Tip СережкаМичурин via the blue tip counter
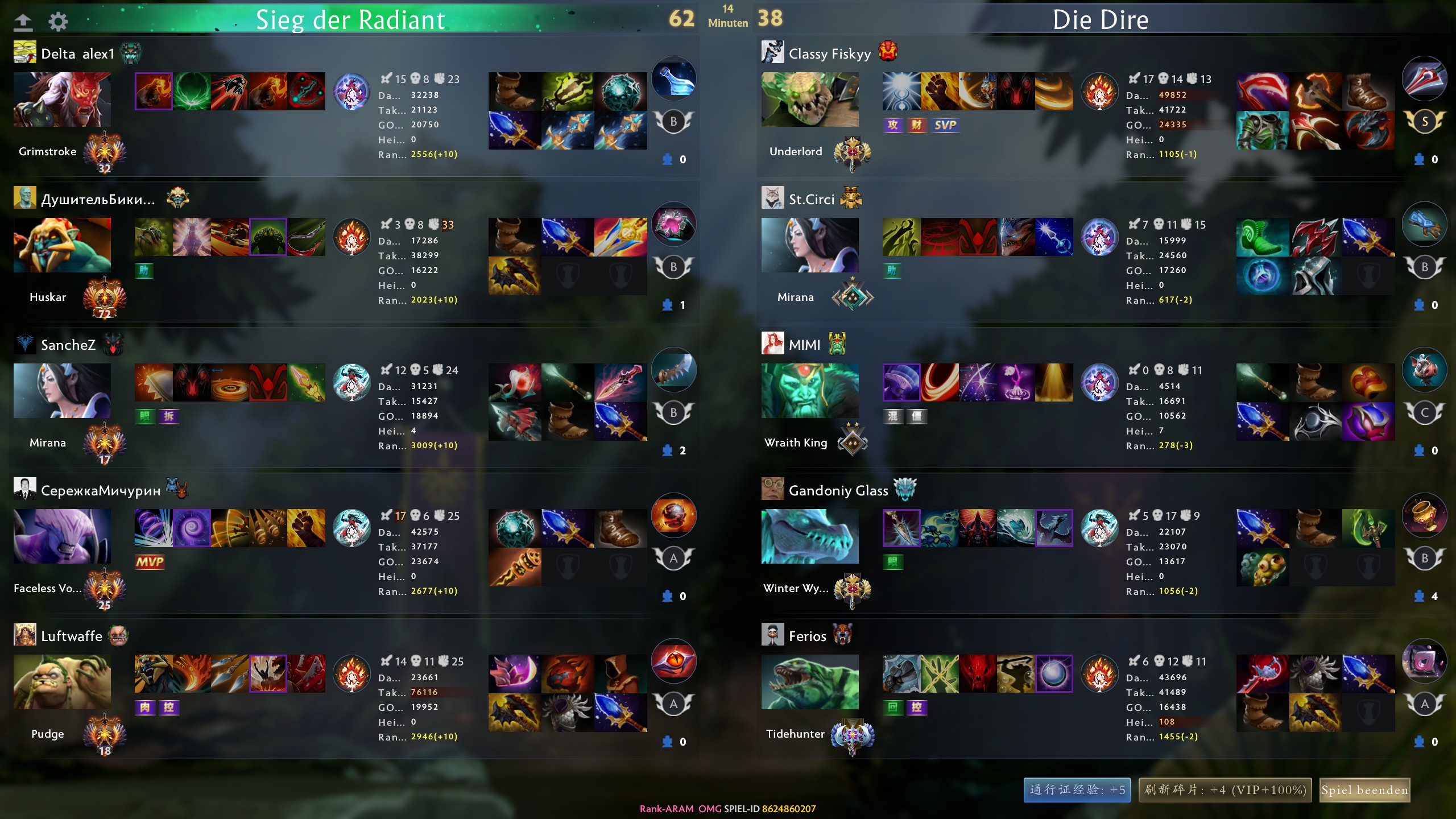 667,596
